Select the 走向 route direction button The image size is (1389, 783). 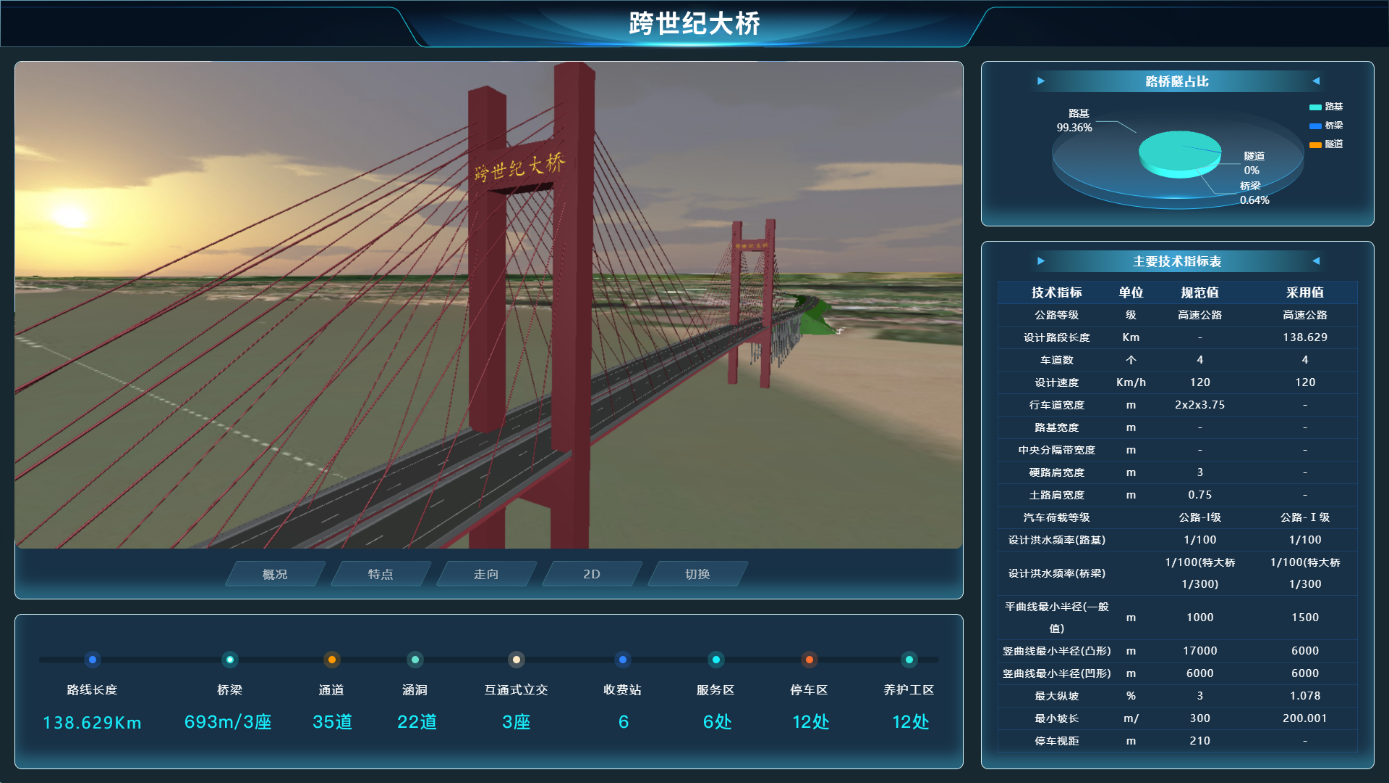point(486,574)
